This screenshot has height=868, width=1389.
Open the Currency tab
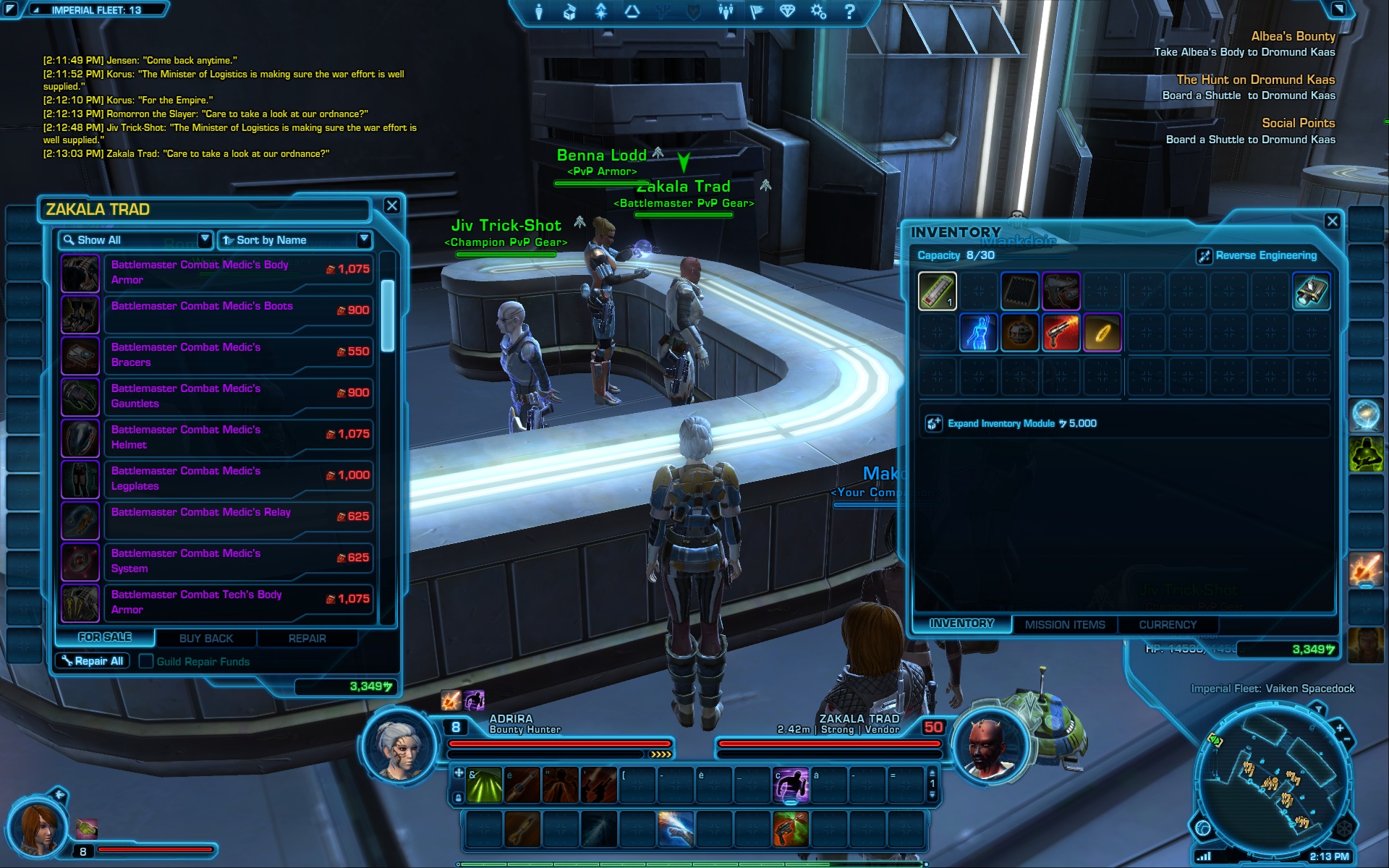[x=1167, y=624]
